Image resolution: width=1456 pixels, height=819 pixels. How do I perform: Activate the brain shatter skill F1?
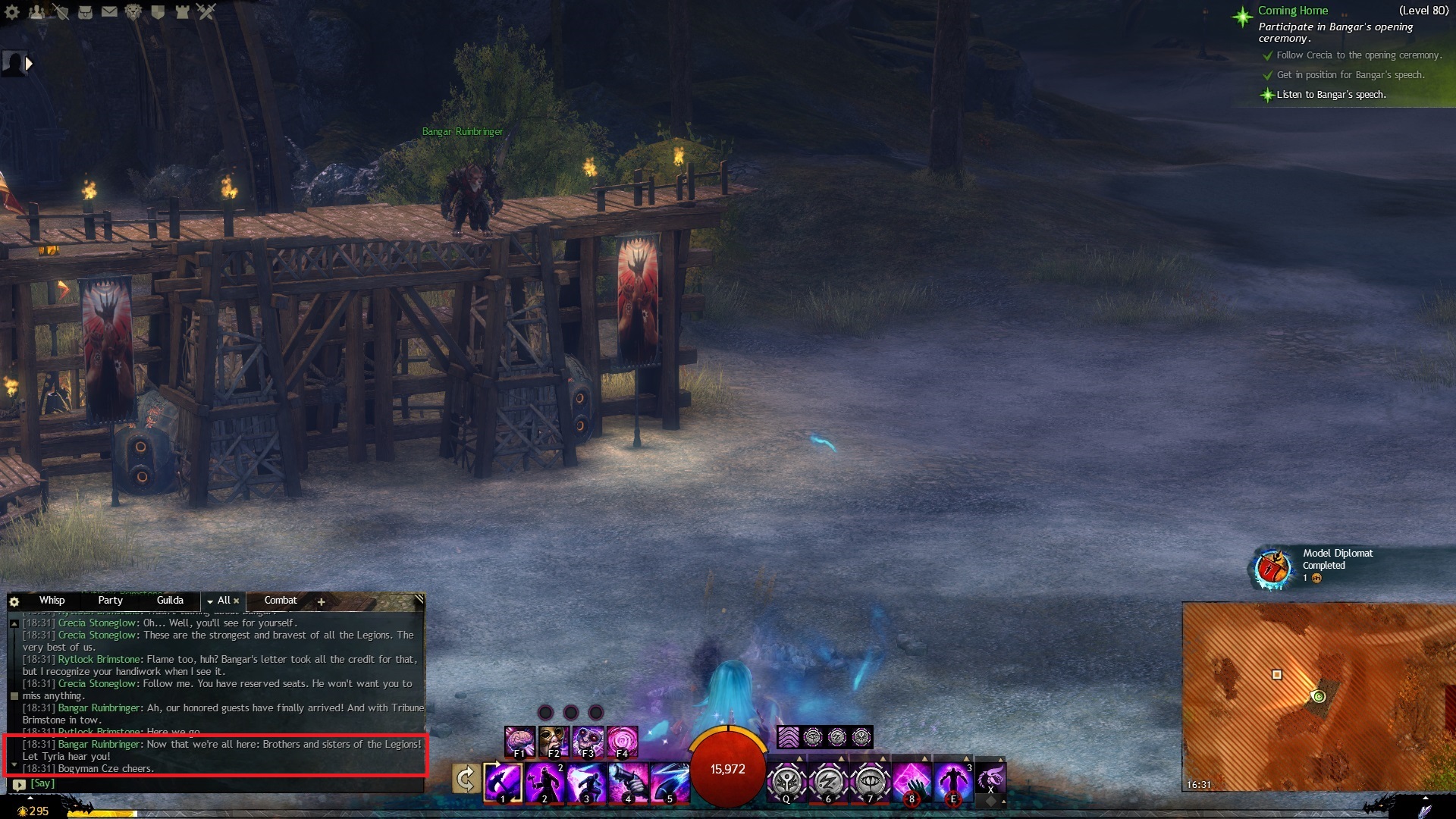520,741
